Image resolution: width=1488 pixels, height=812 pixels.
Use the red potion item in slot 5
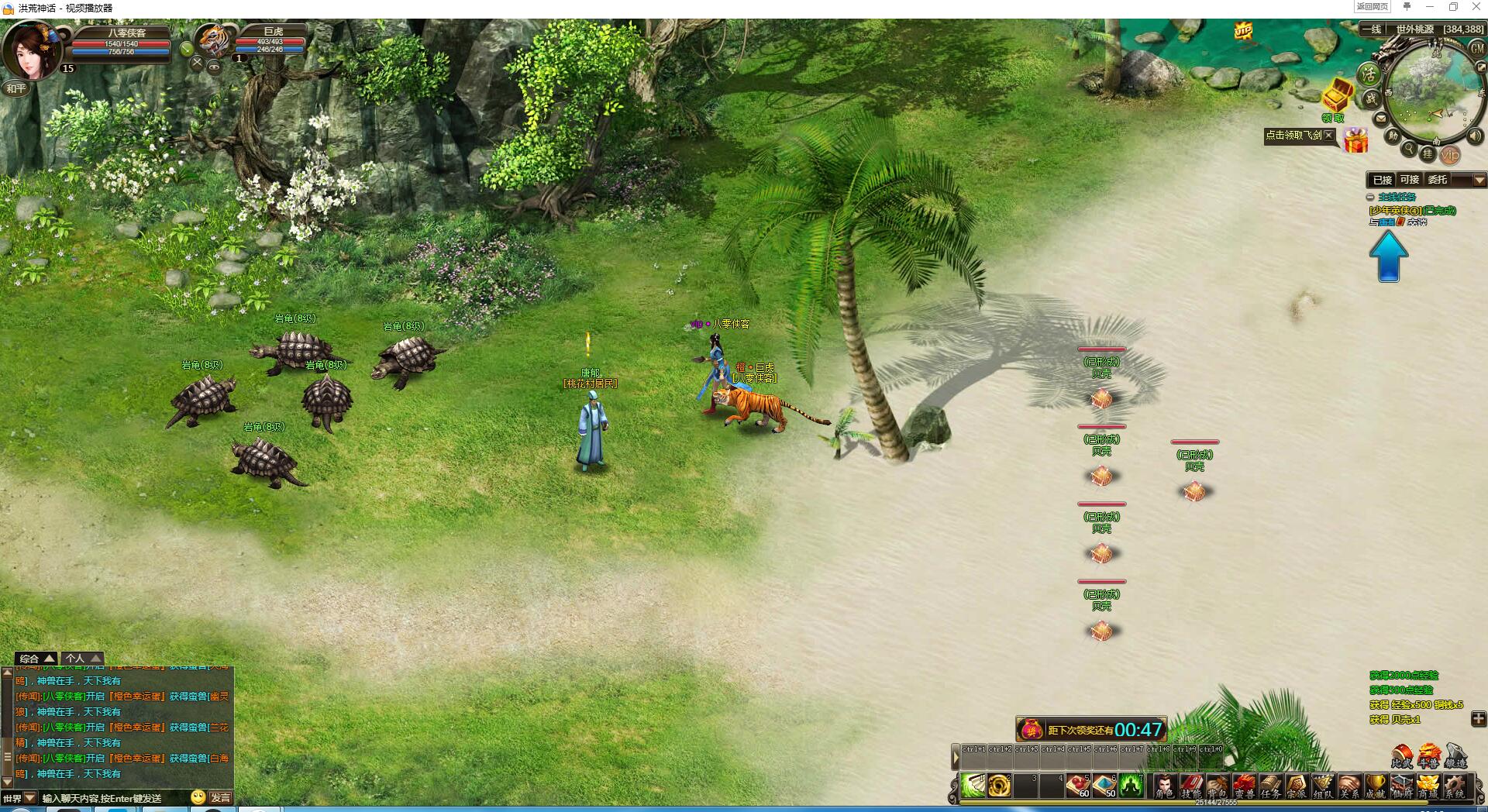(1078, 786)
